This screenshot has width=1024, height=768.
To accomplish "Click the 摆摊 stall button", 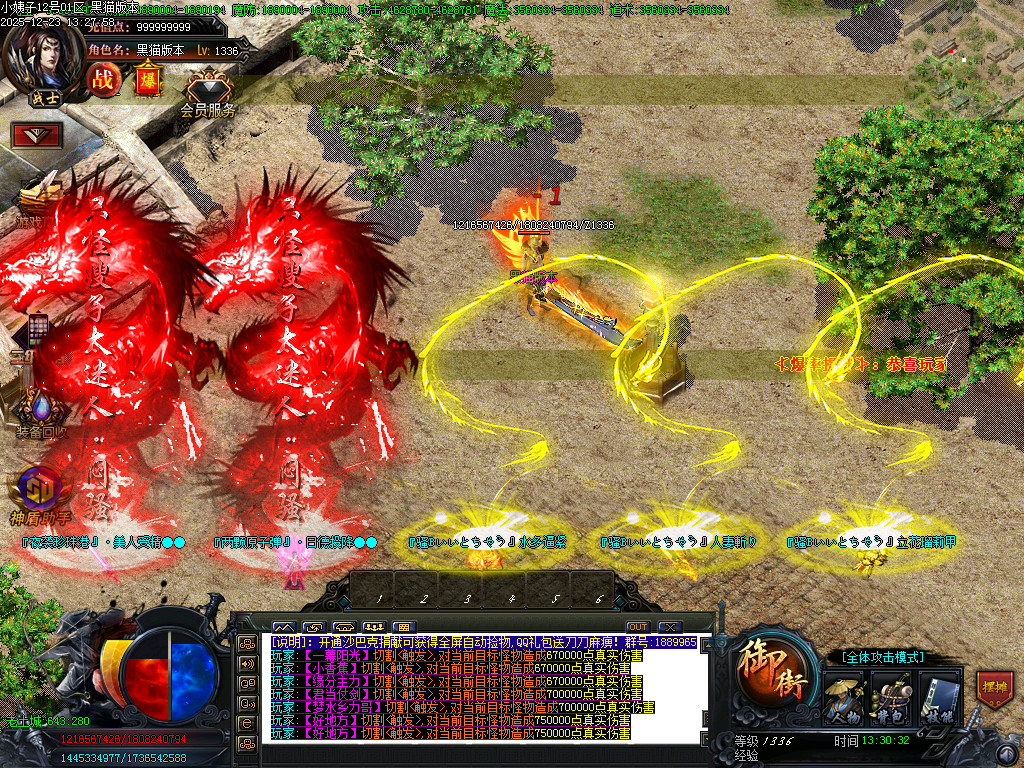I will 994,690.
